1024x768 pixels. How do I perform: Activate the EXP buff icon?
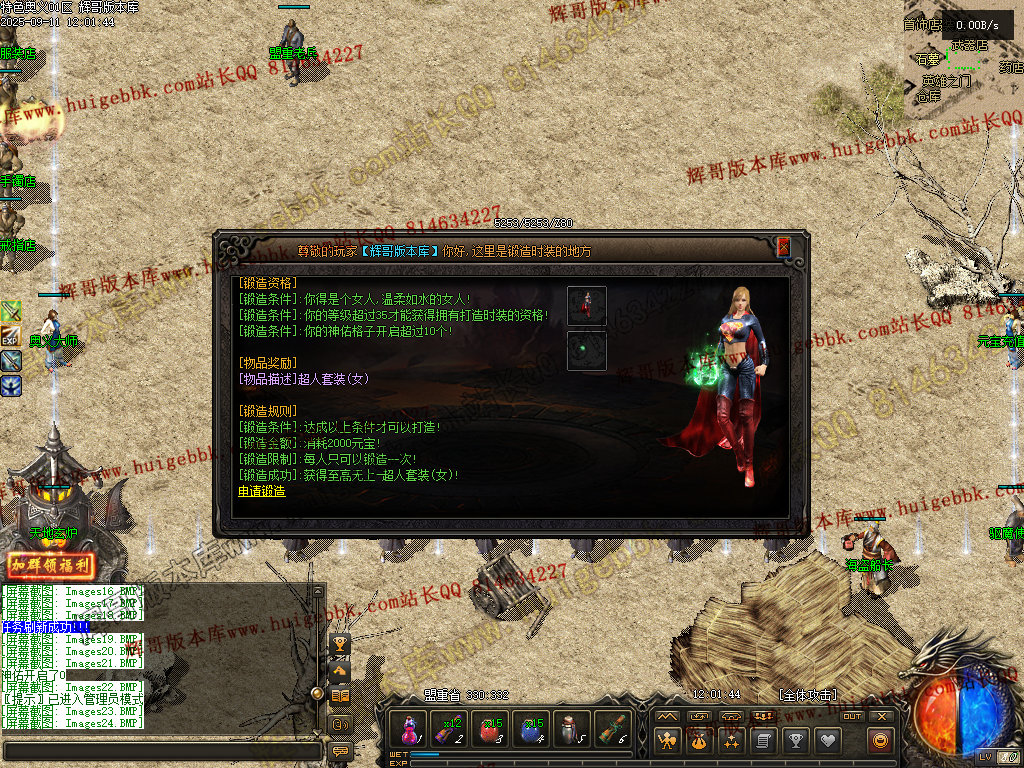pyautogui.click(x=10, y=336)
